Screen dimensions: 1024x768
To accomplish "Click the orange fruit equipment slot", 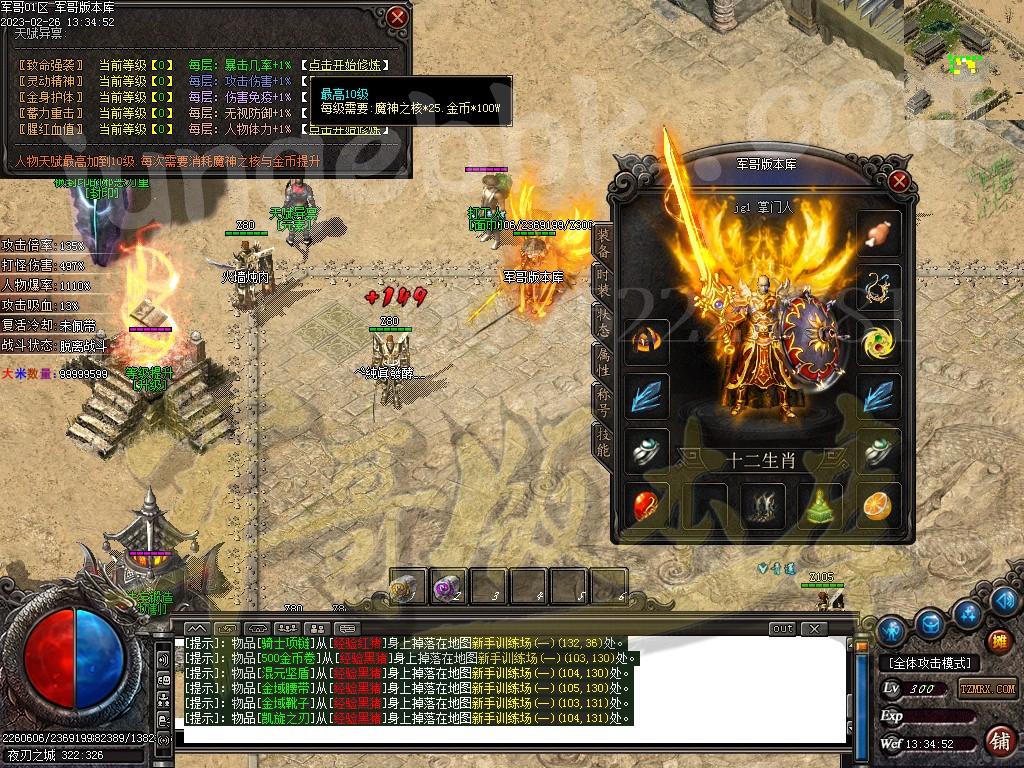I will (879, 505).
